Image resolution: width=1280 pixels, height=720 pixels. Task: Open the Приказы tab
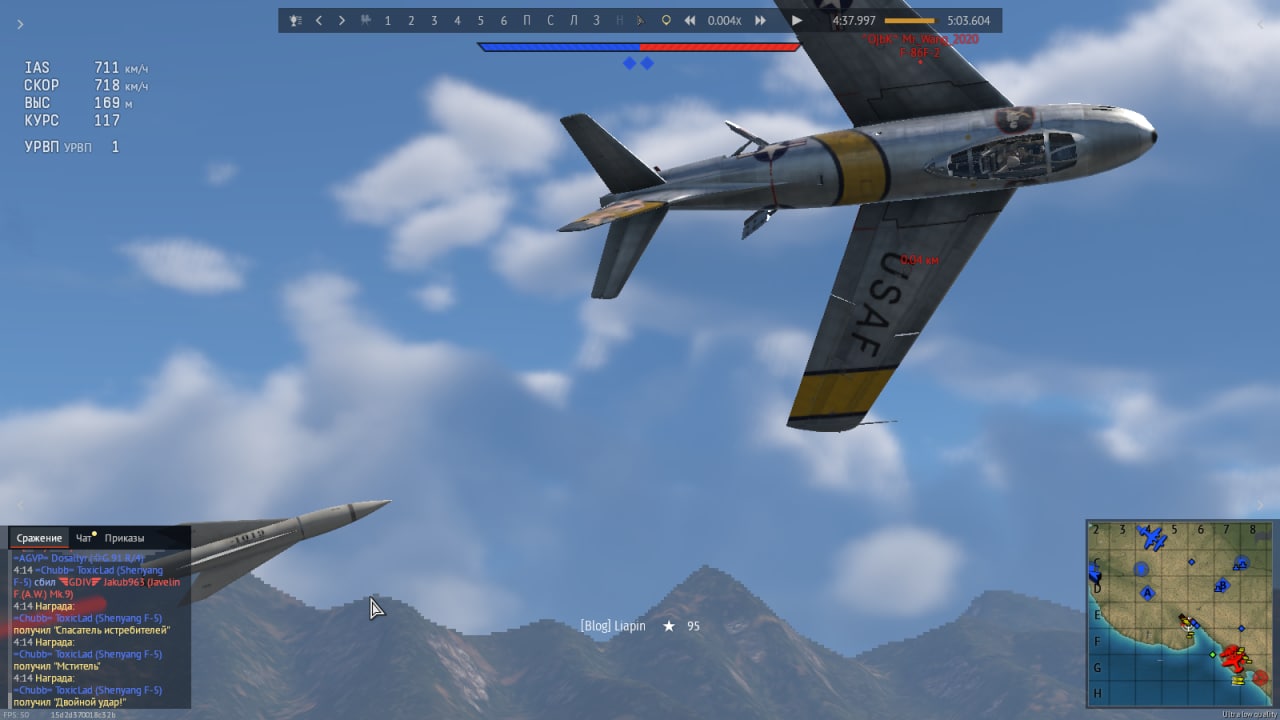pos(124,538)
